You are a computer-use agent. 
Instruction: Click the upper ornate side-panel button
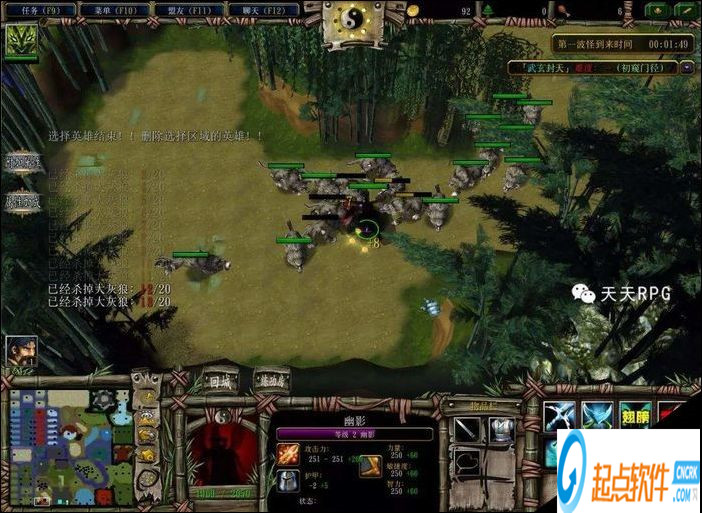pyautogui.click(x=24, y=161)
